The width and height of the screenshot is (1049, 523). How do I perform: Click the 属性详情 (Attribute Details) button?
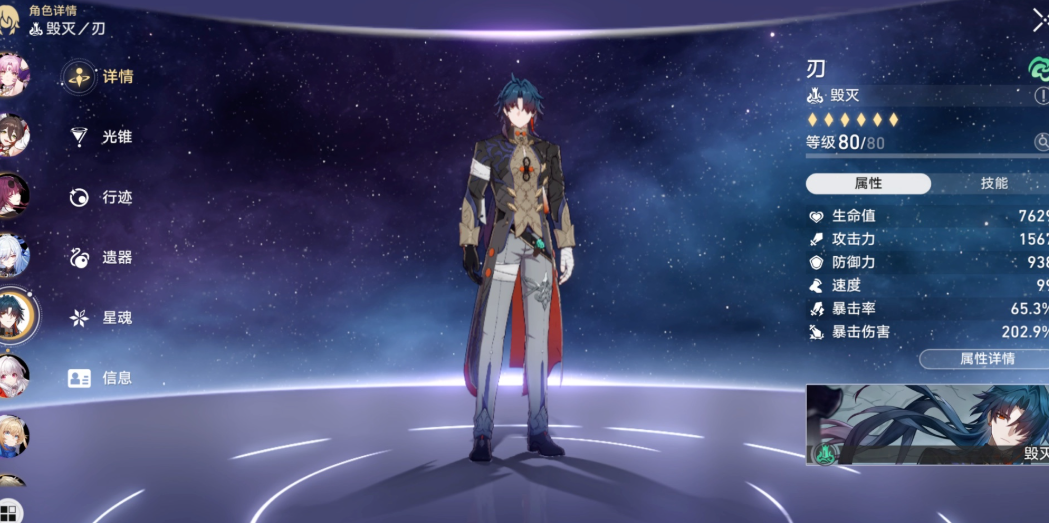pyautogui.click(x=985, y=358)
